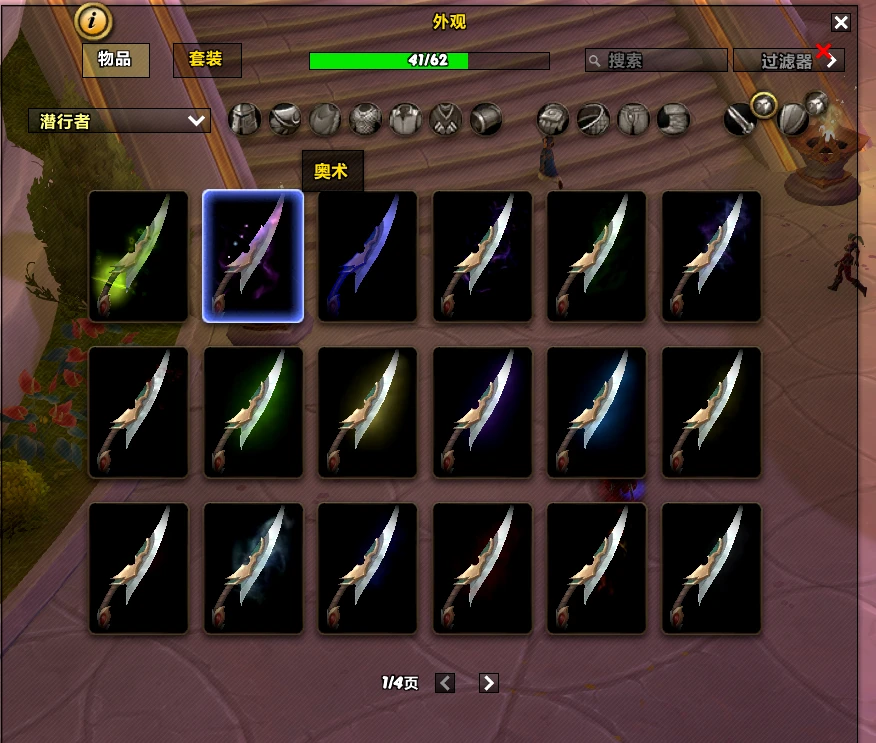This screenshot has height=743, width=876.
Task: Click the 搜索 search box
Action: 656,60
